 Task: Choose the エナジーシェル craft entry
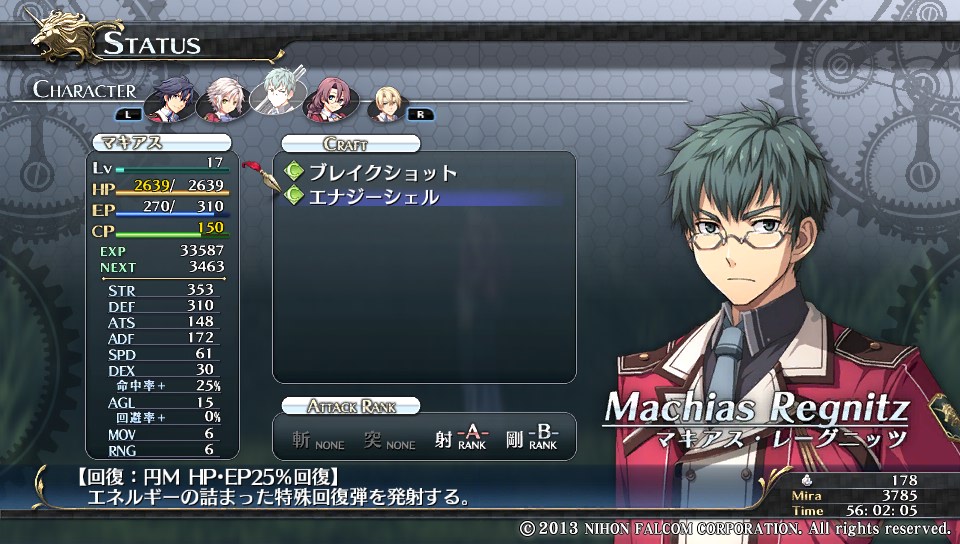click(x=373, y=197)
